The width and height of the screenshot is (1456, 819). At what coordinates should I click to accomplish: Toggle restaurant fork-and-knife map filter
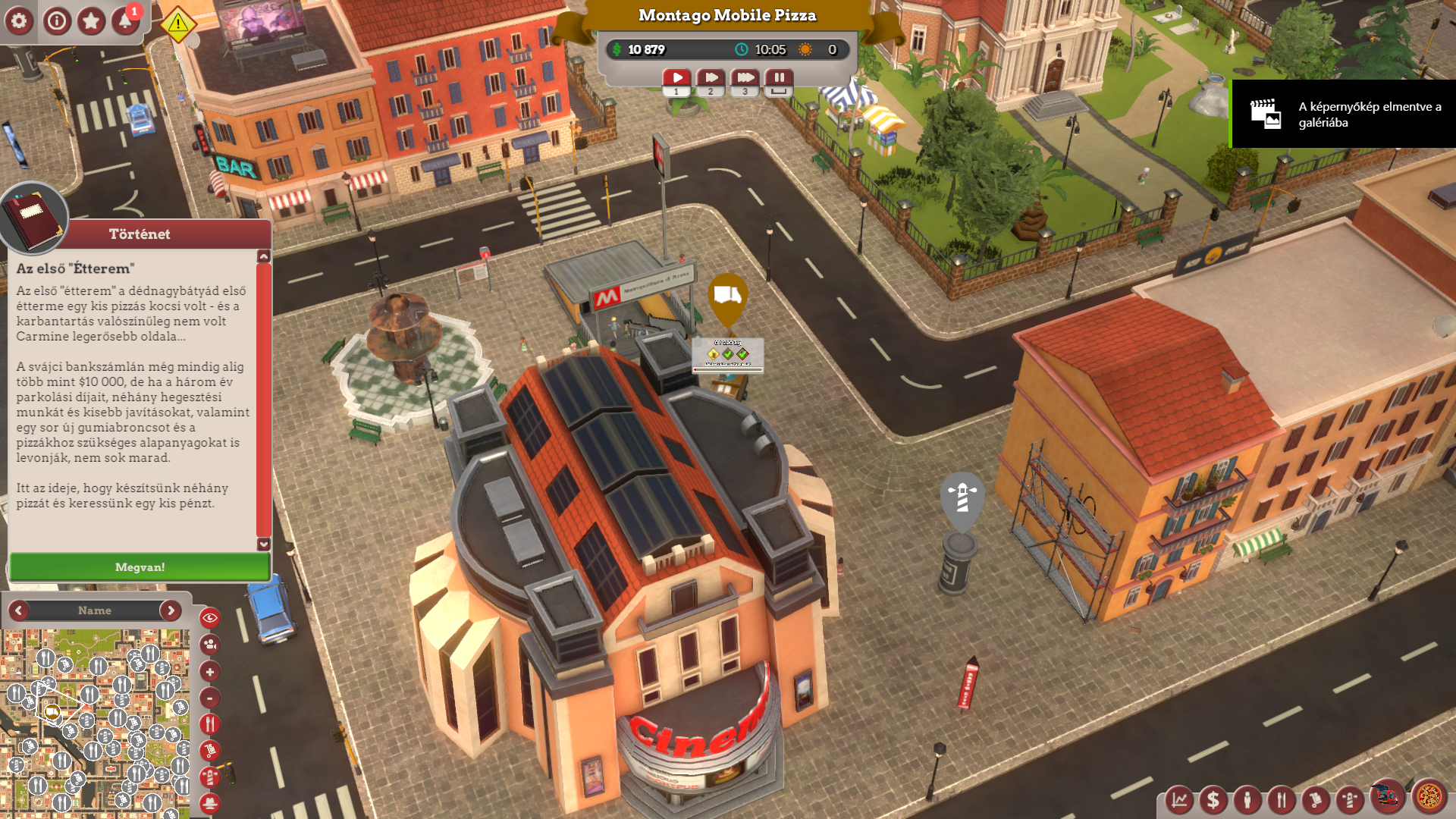(x=210, y=724)
